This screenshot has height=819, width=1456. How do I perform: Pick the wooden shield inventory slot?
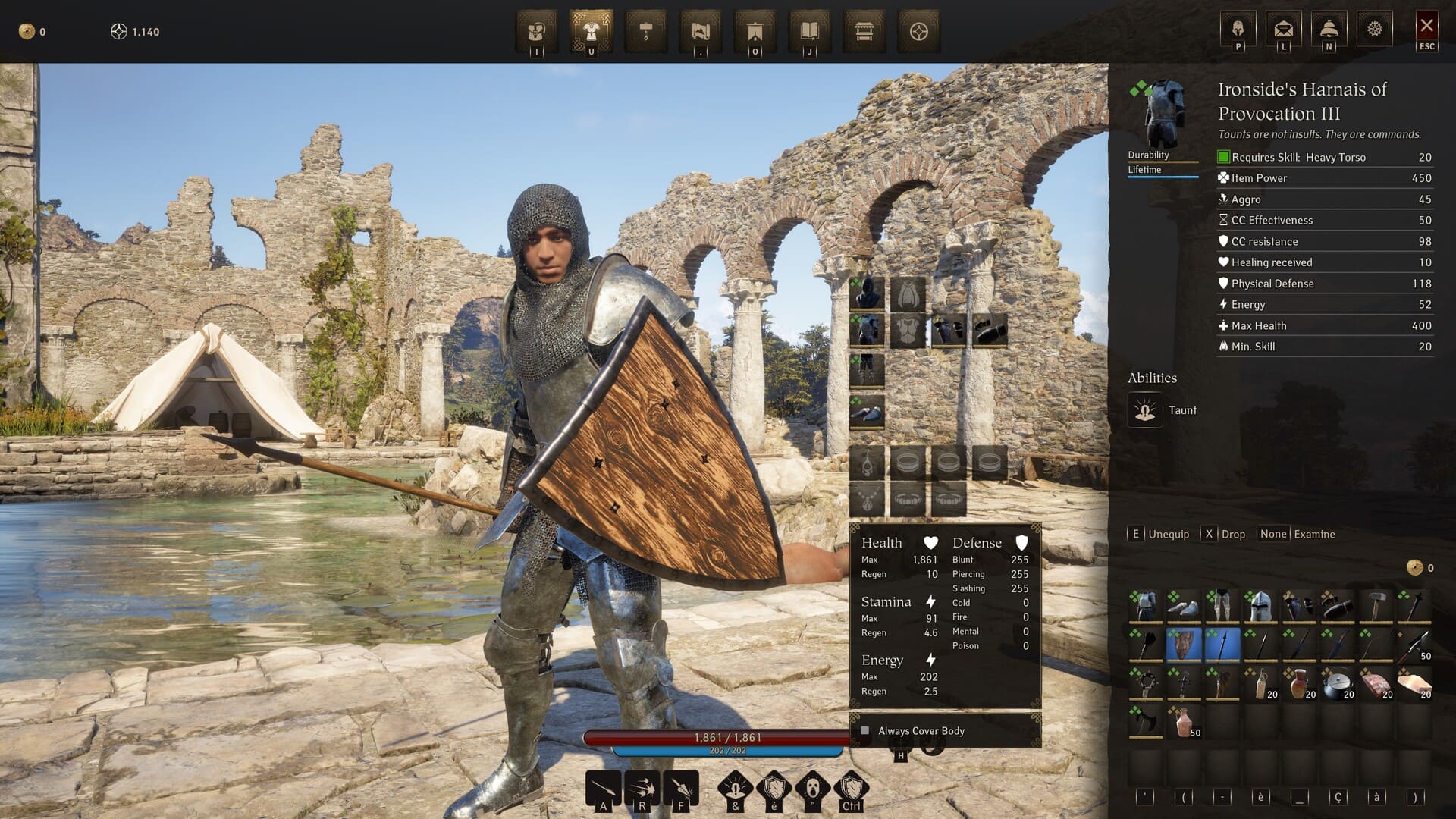(1183, 645)
